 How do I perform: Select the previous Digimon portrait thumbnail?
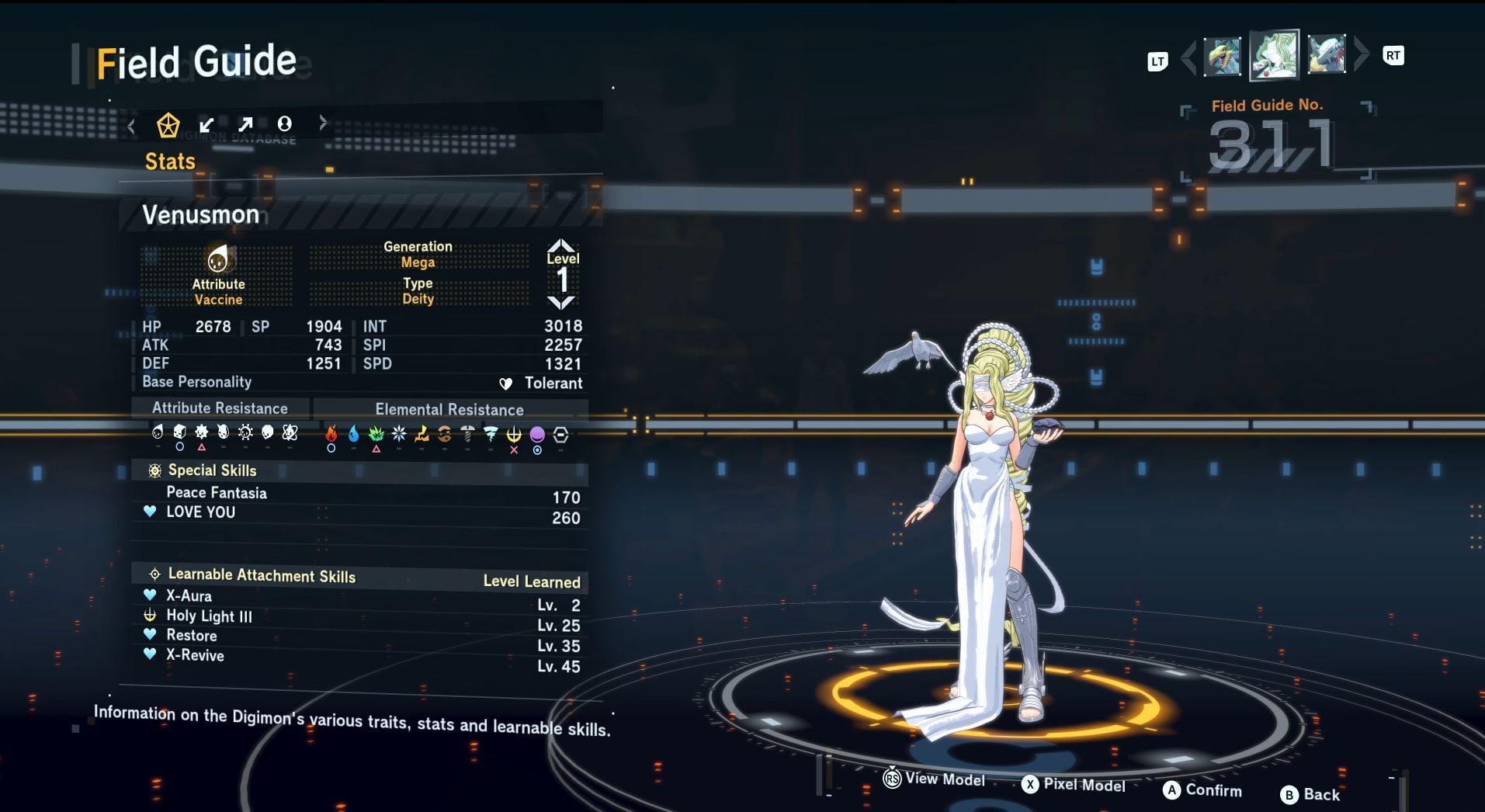coord(1222,57)
